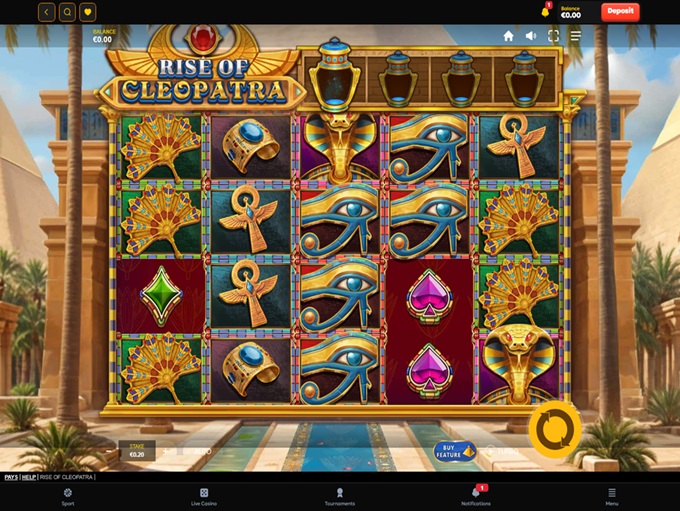This screenshot has height=511, width=680.
Task: Spin the reels with the golden spin button
Action: (555, 430)
